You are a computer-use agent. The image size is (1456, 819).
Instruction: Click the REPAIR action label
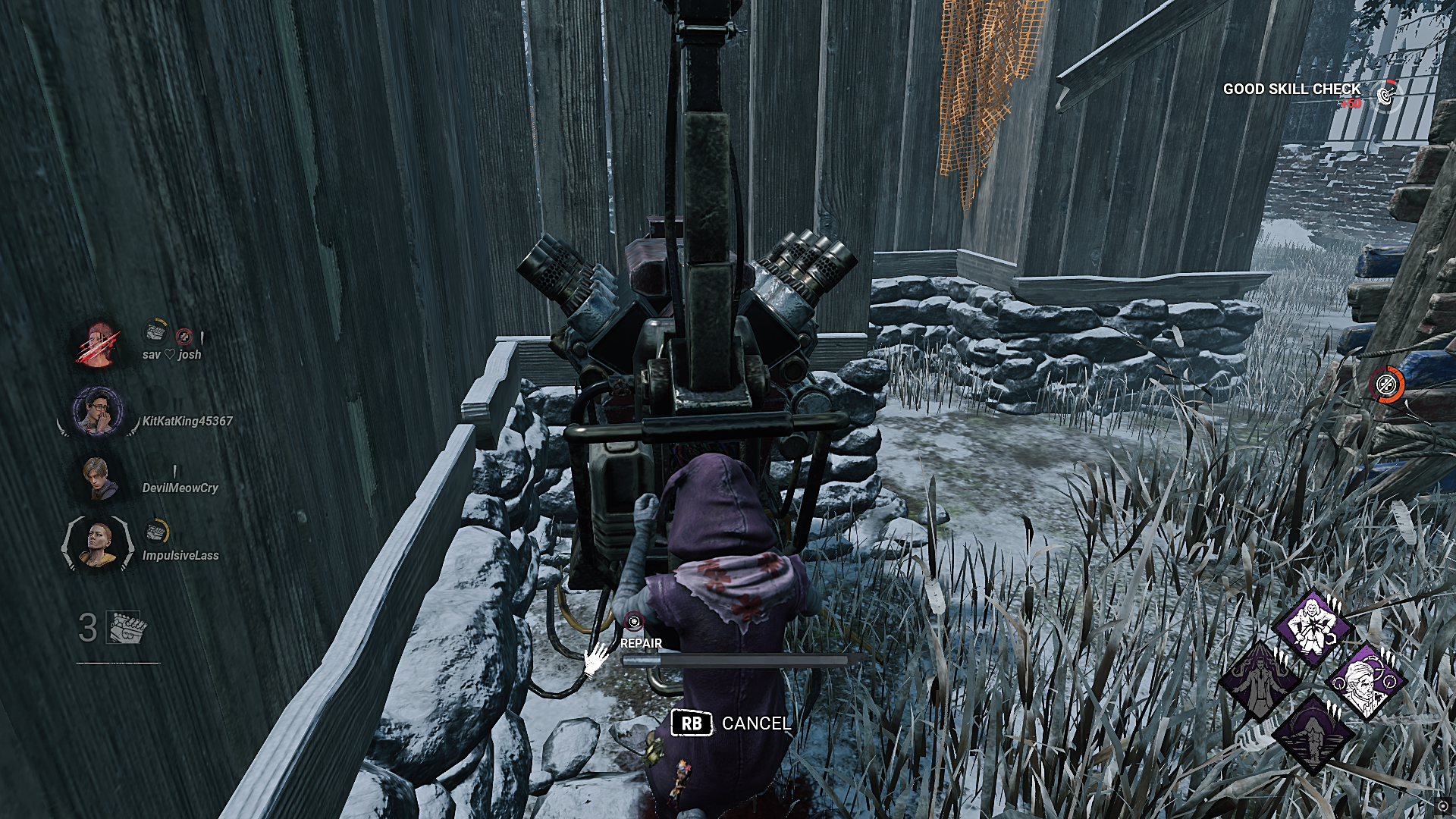pos(641,643)
